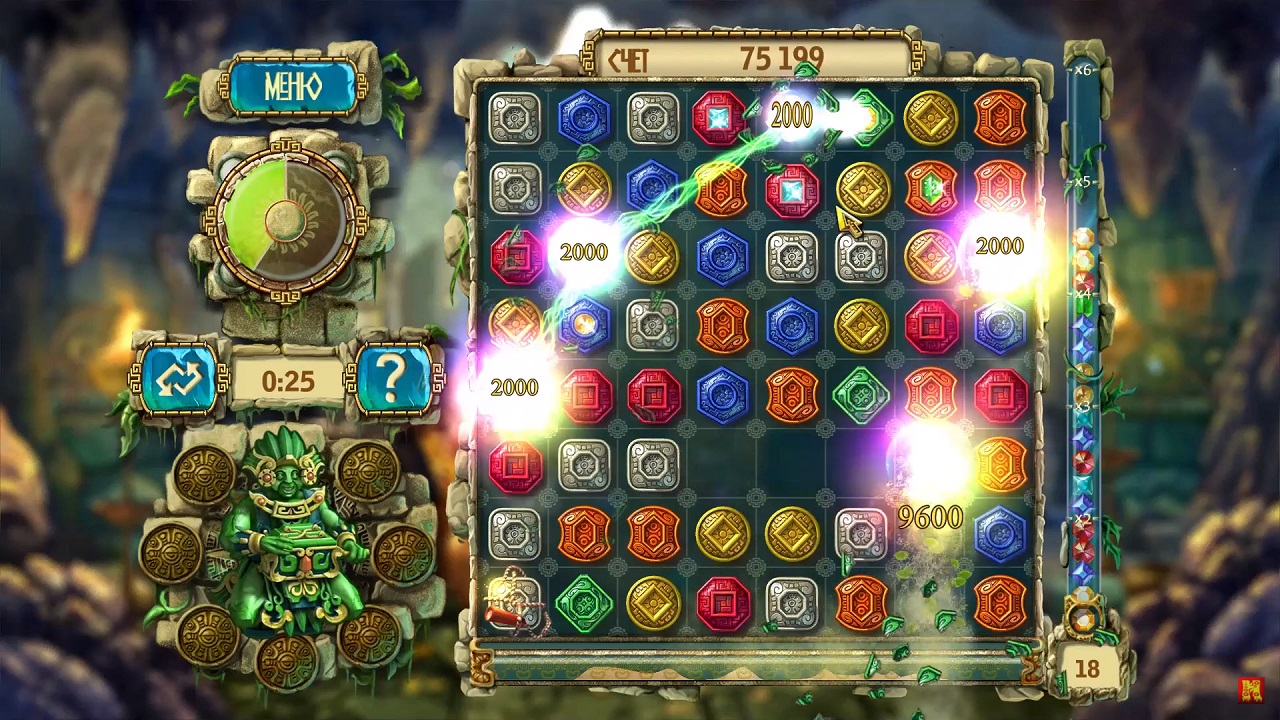
Task: Get a hint with the question mark button
Action: click(x=392, y=379)
